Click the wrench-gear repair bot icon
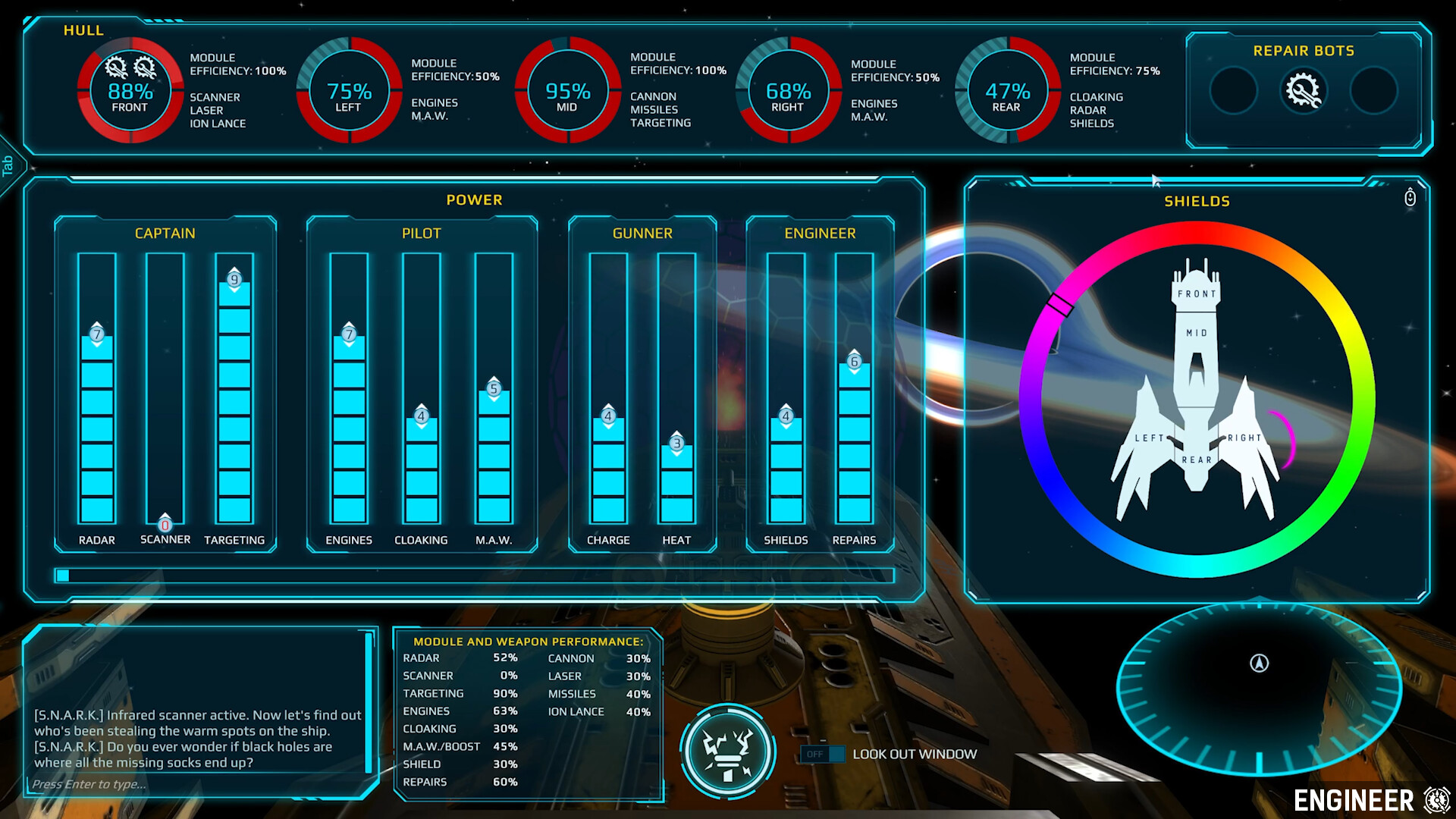This screenshot has height=819, width=1456. tap(1303, 90)
